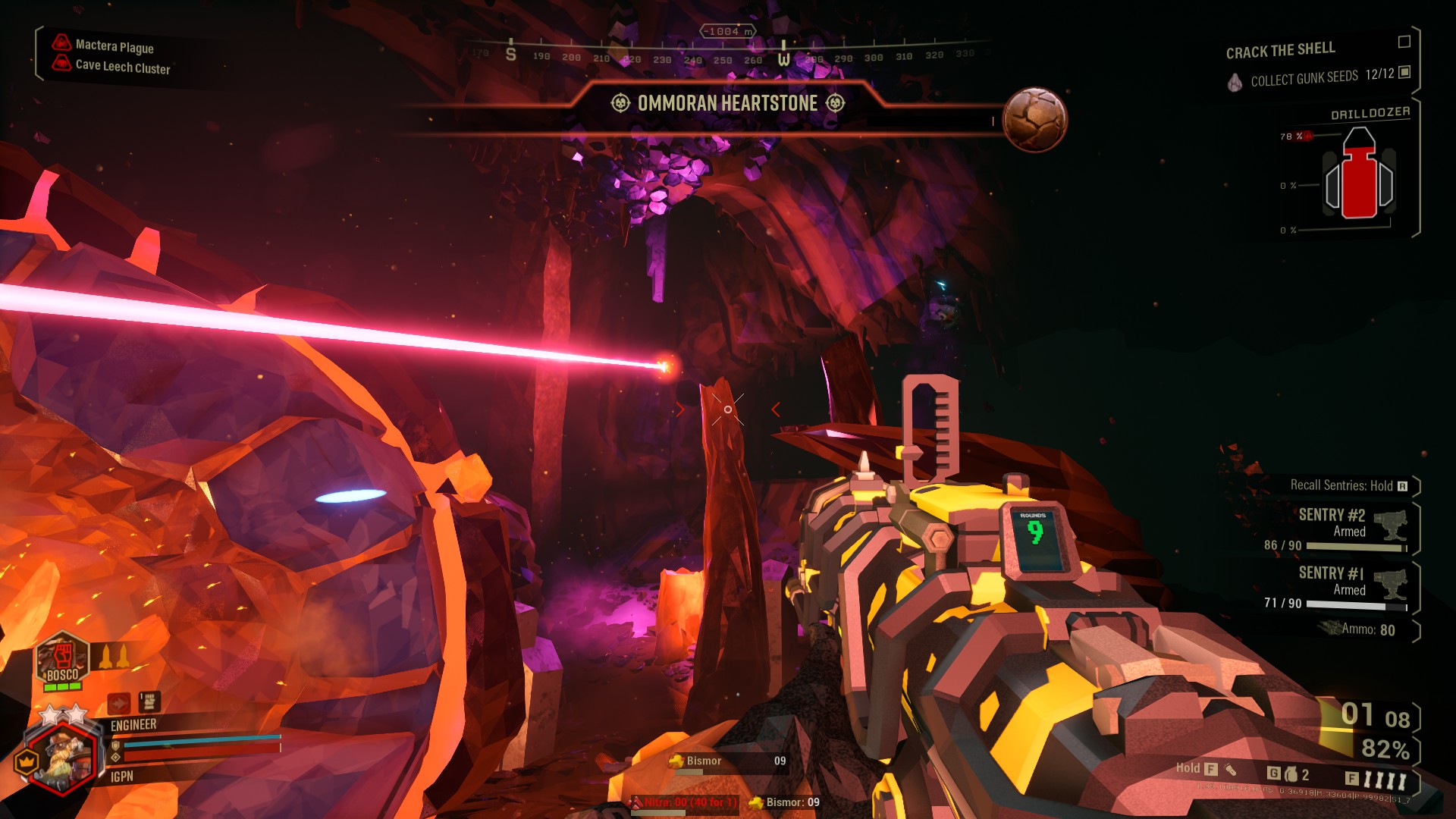The image size is (1456, 819).
Task: Select the Collect Gunk Seeds objective
Action: [x=1304, y=78]
